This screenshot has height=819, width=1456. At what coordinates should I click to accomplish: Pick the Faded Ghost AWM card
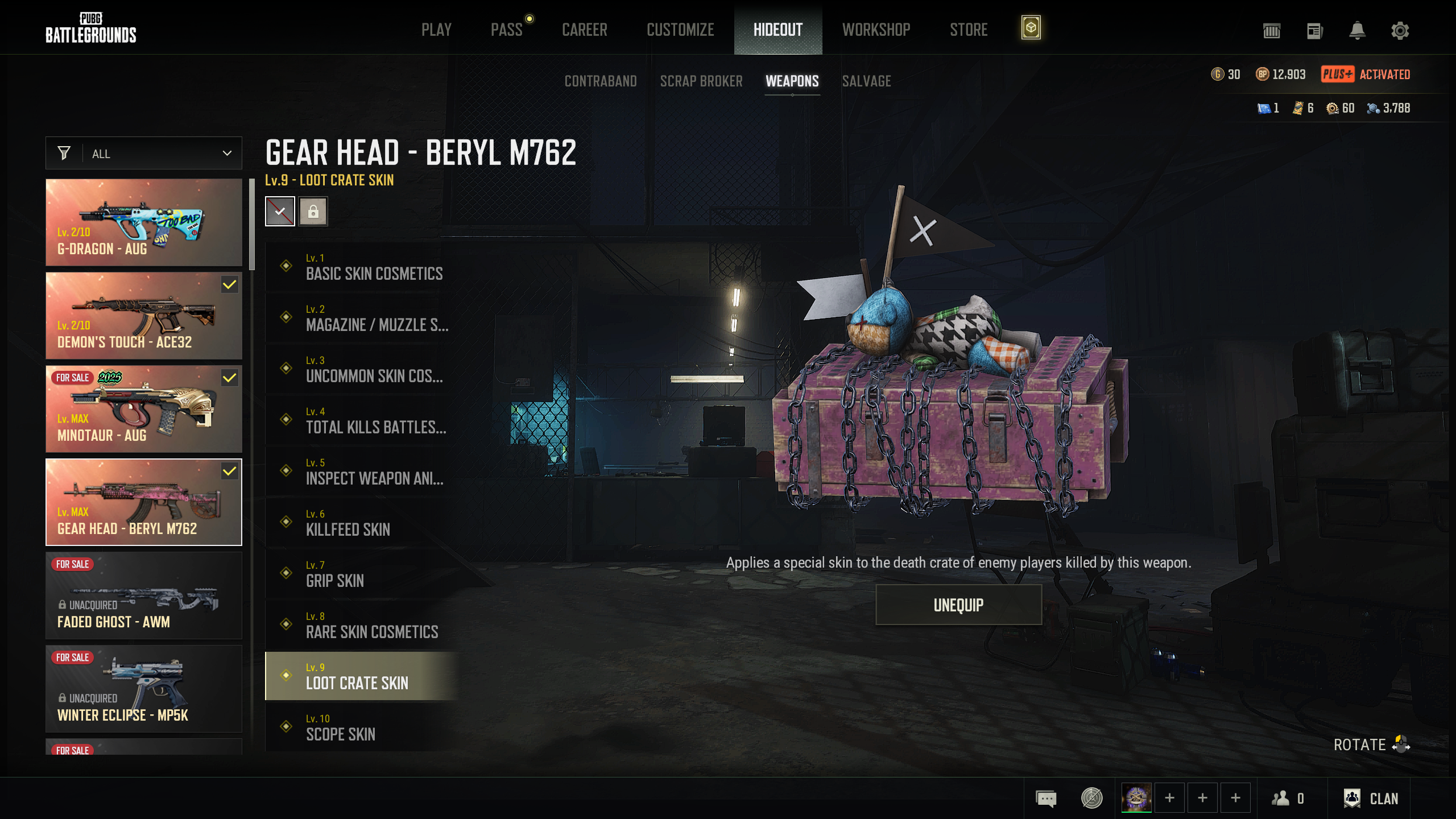point(144,595)
